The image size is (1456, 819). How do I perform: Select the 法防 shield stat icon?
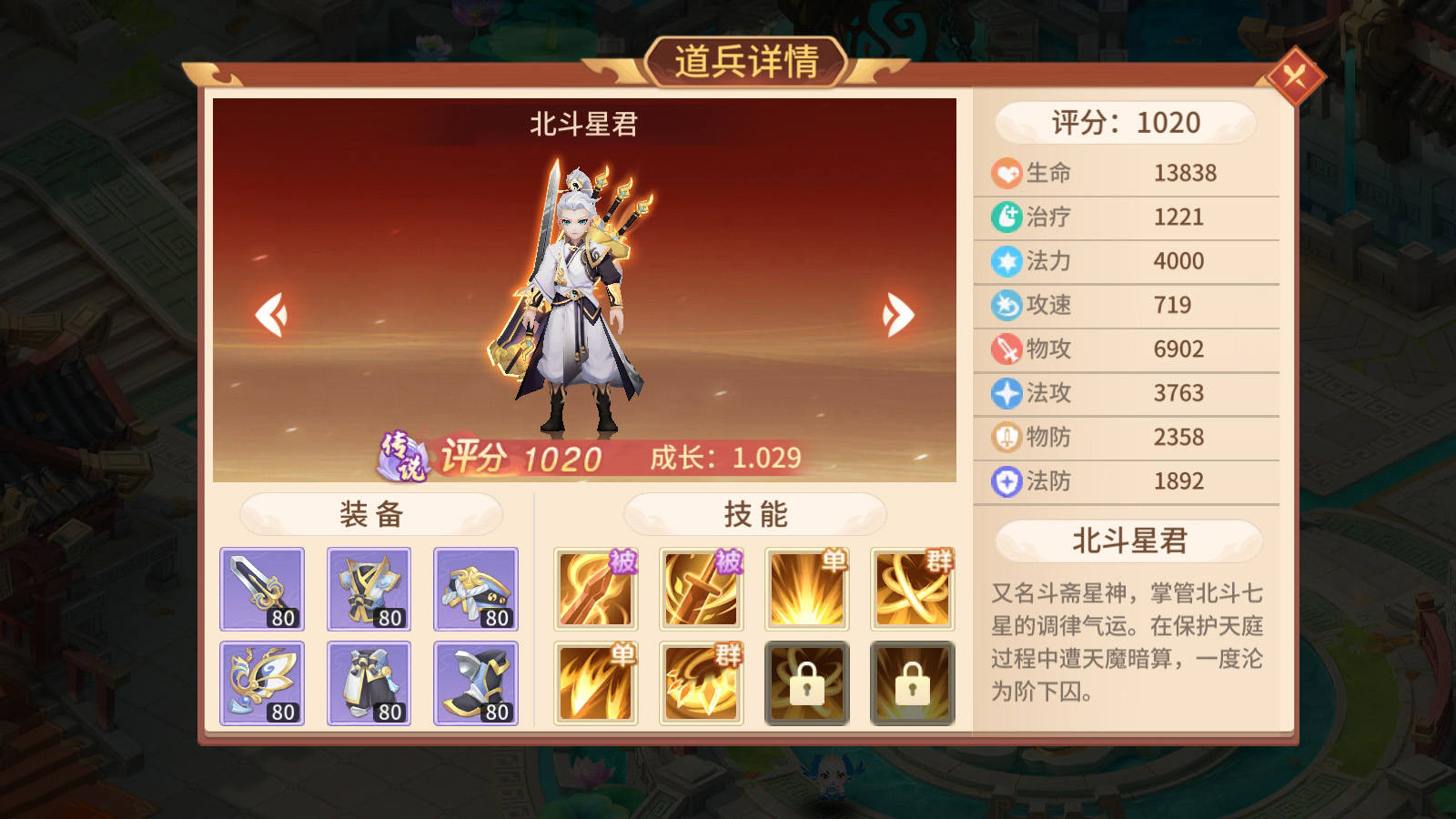tap(1006, 481)
